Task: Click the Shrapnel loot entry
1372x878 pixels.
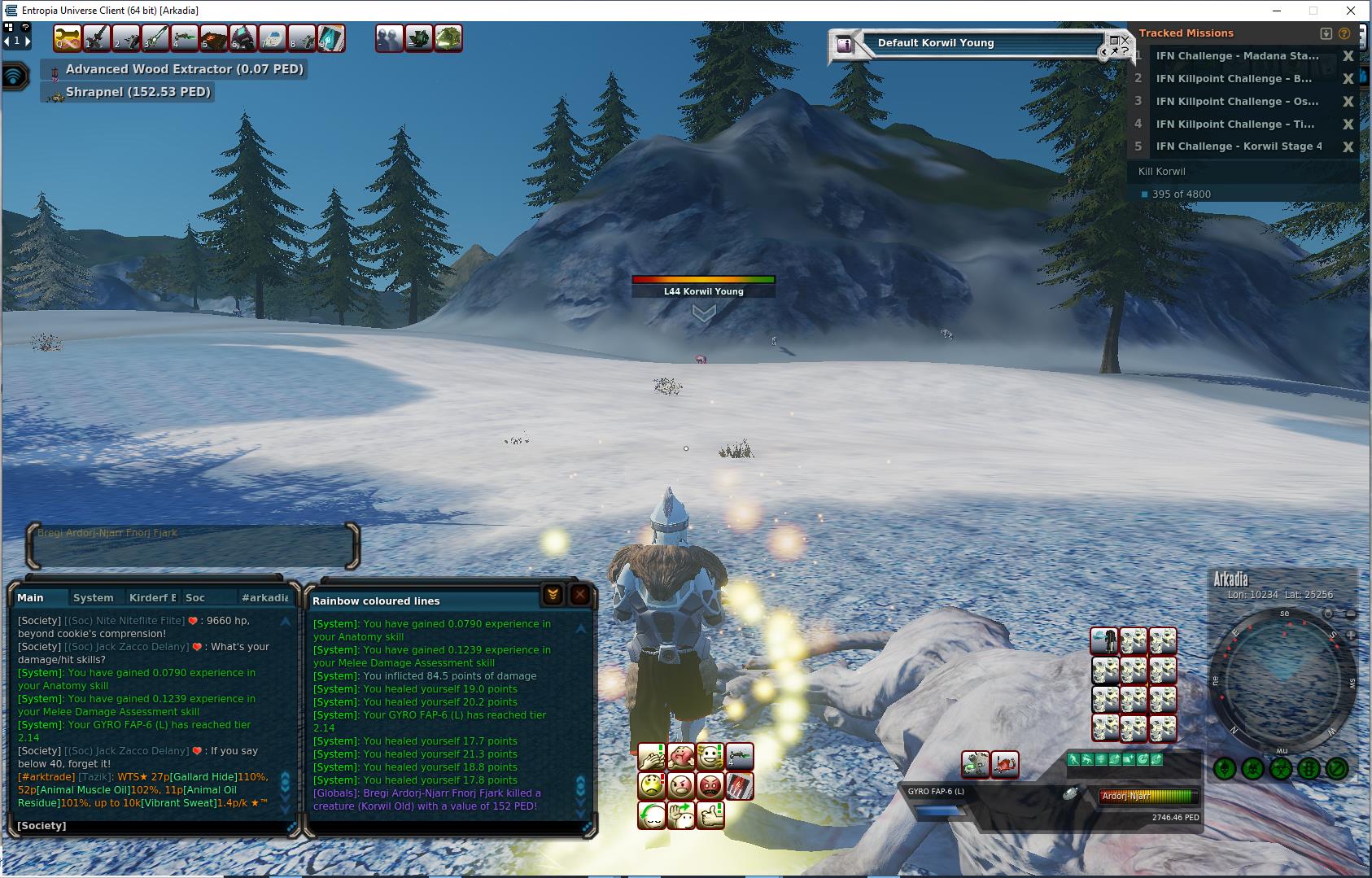Action: [x=138, y=92]
